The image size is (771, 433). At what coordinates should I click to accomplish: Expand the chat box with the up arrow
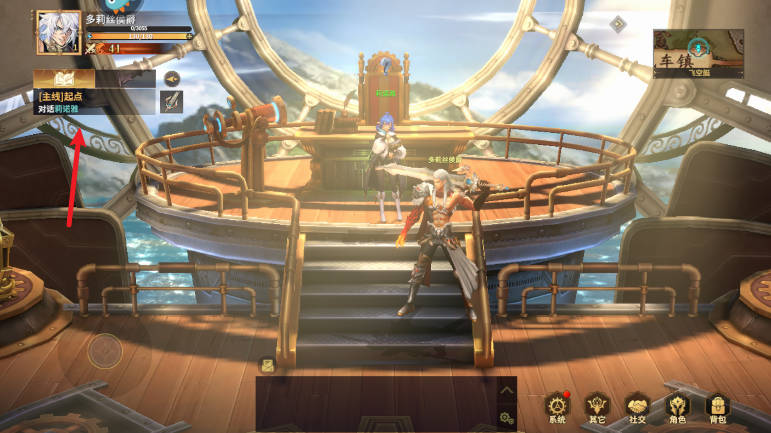coord(507,391)
